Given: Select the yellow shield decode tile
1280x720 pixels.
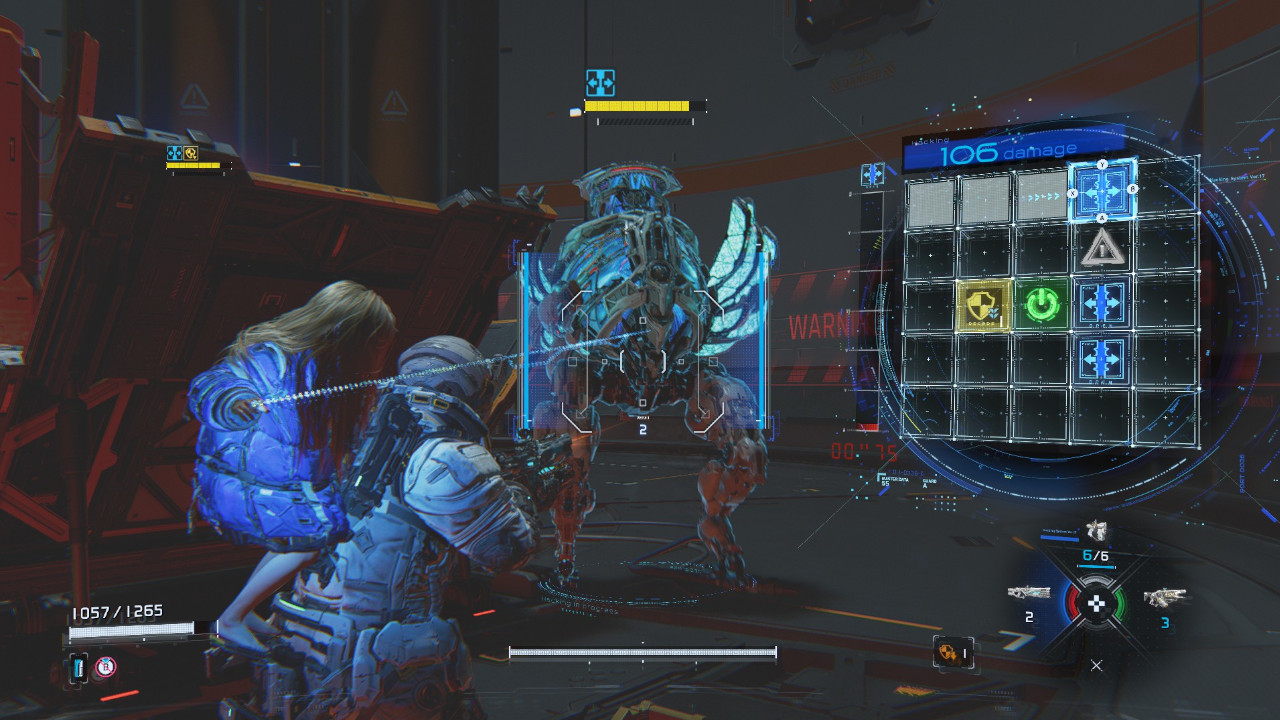Looking at the screenshot, I should (x=985, y=304).
